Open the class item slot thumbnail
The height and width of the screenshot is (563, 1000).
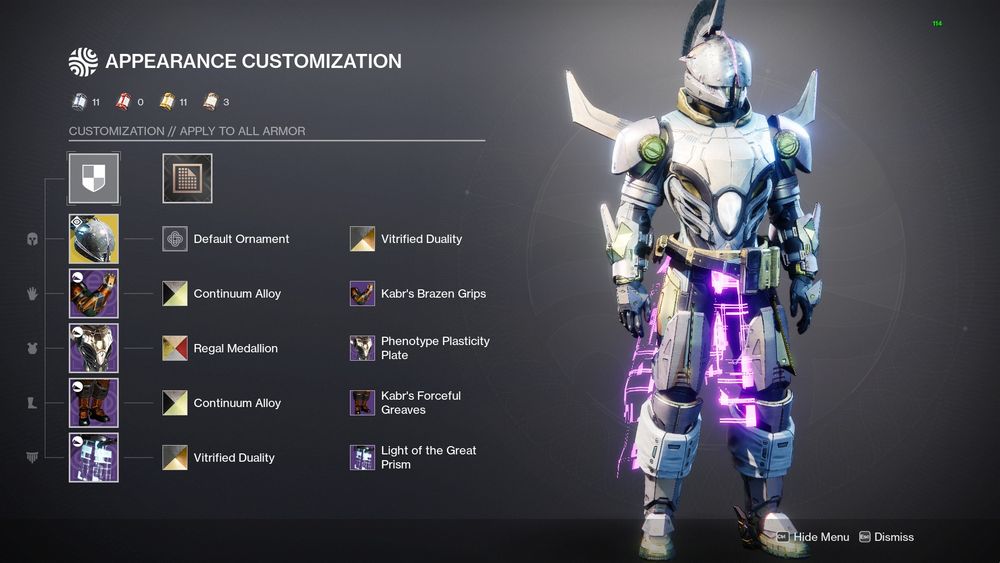pyautogui.click(x=94, y=458)
